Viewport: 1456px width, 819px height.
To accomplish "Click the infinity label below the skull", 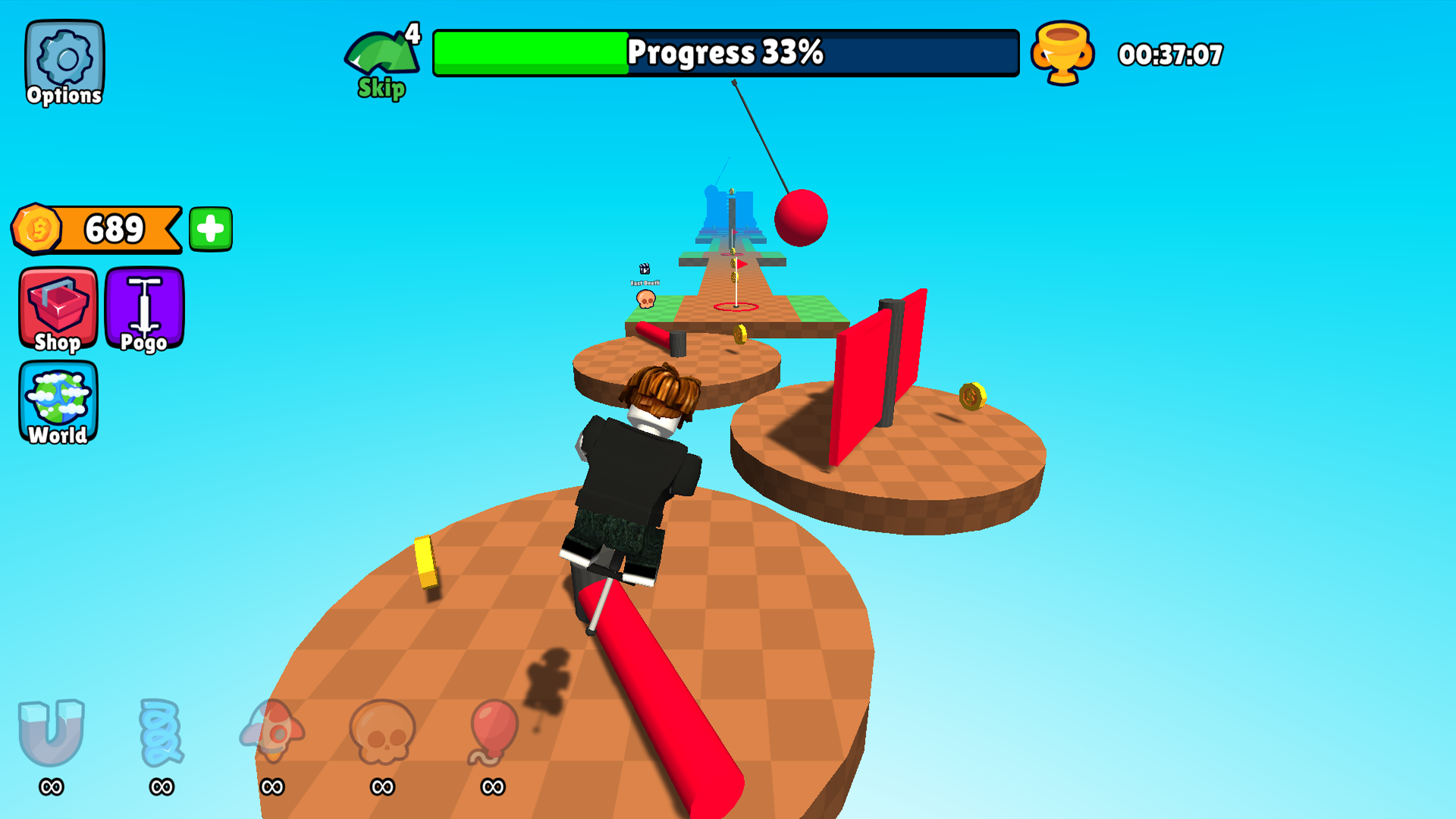I will [381, 787].
